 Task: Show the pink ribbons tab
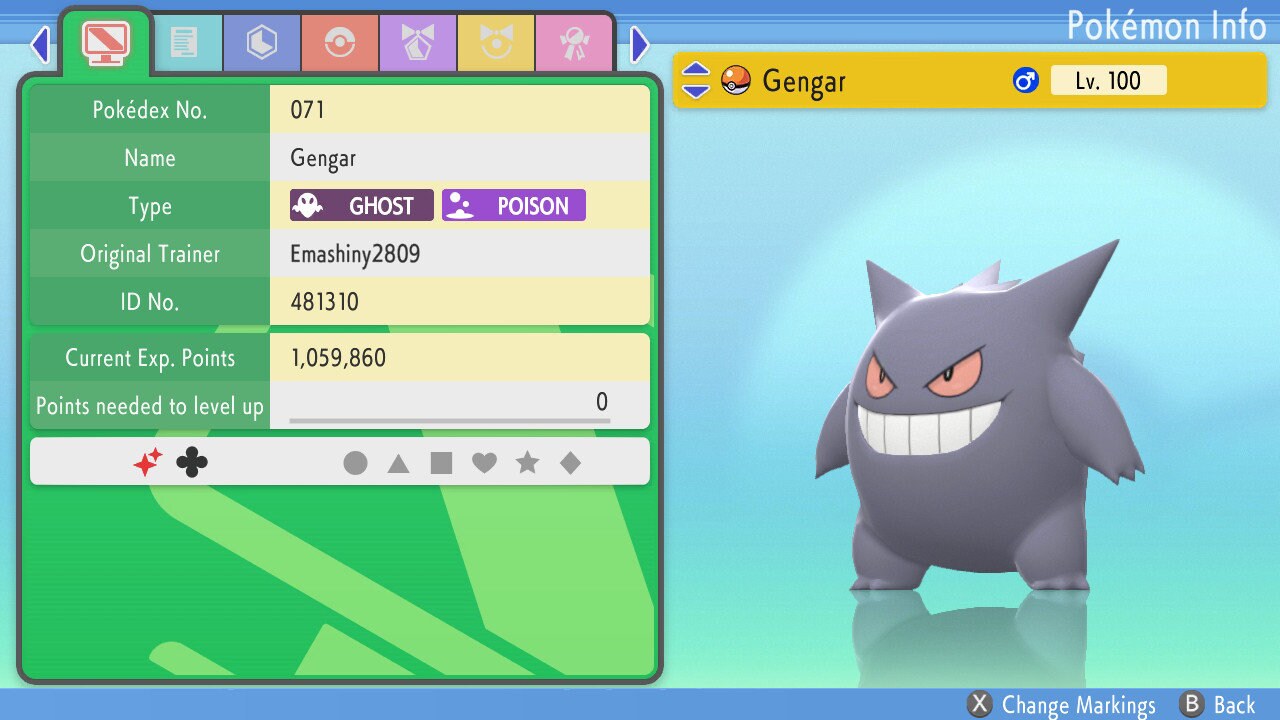pyautogui.click(x=573, y=43)
